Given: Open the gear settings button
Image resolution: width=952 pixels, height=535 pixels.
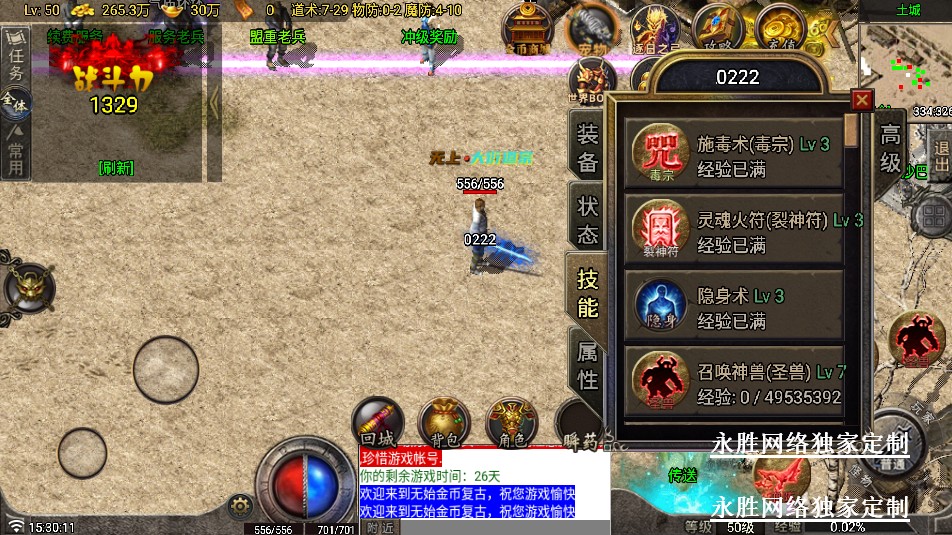Looking at the screenshot, I should (x=238, y=504).
